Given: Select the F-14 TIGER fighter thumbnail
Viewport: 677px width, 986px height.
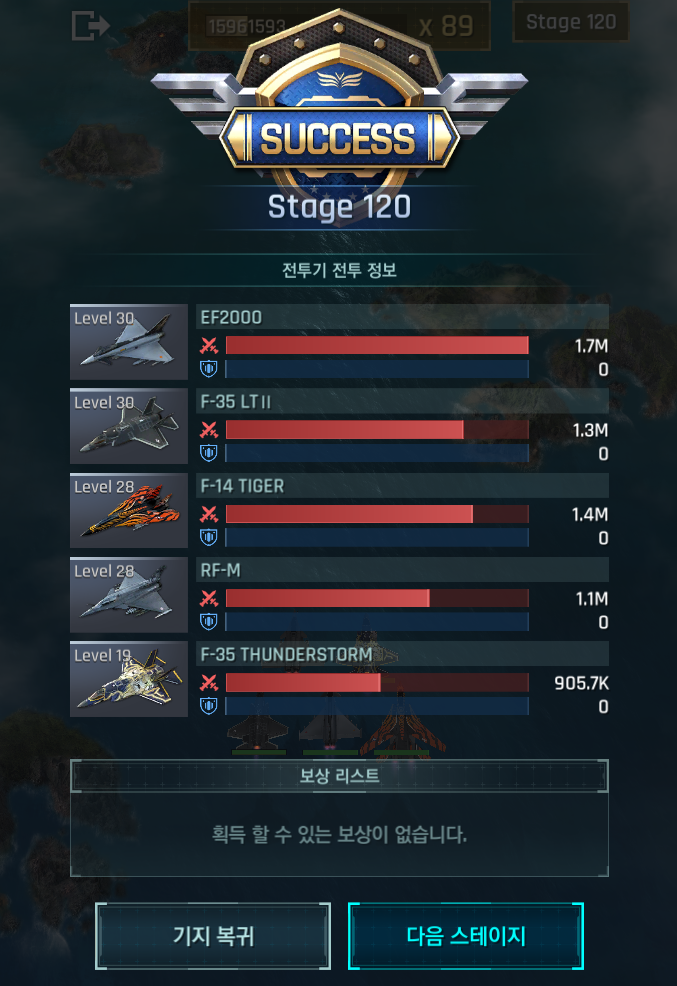Looking at the screenshot, I should coord(129,510).
